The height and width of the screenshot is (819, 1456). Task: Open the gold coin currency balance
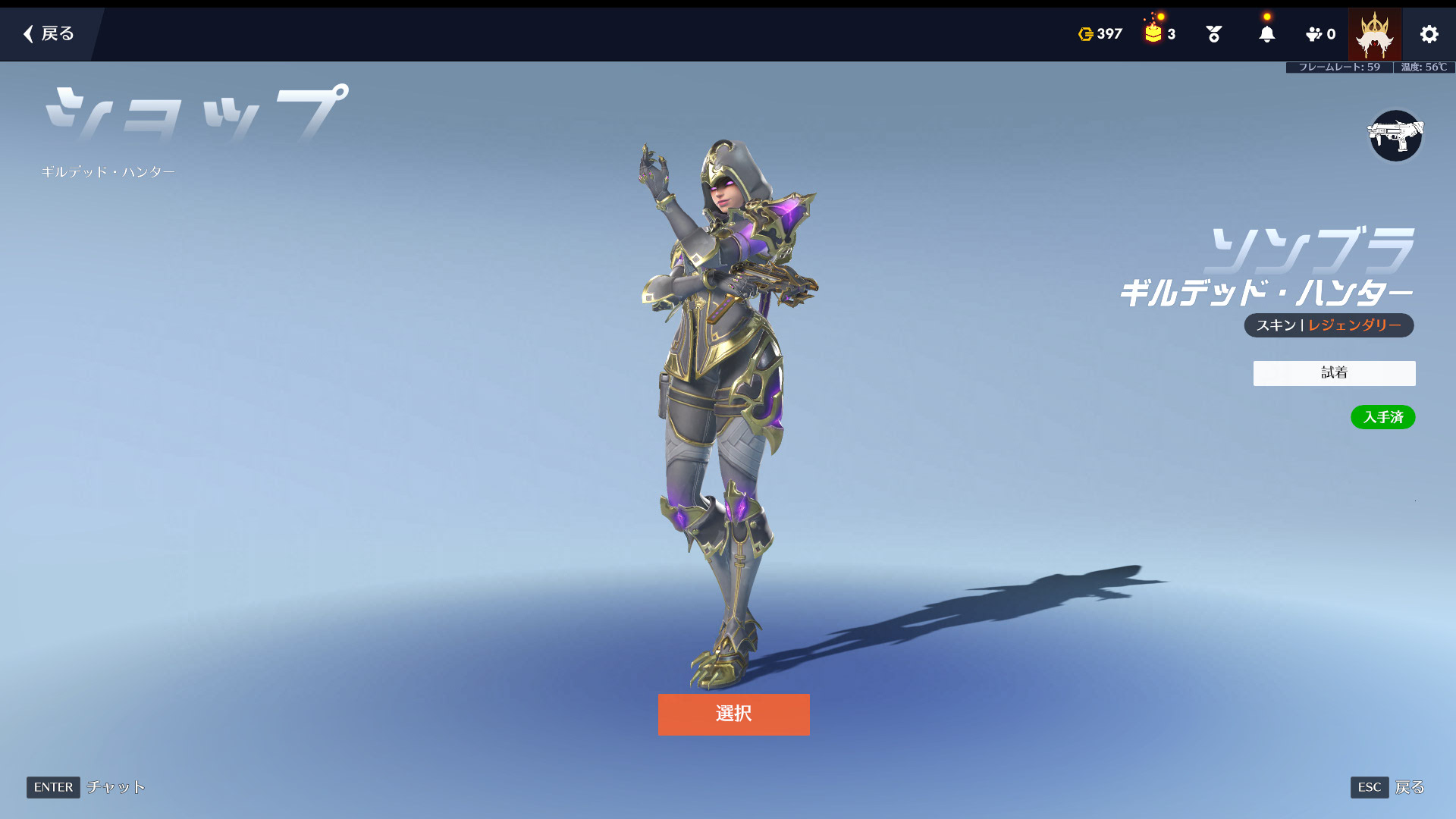pos(1100,34)
